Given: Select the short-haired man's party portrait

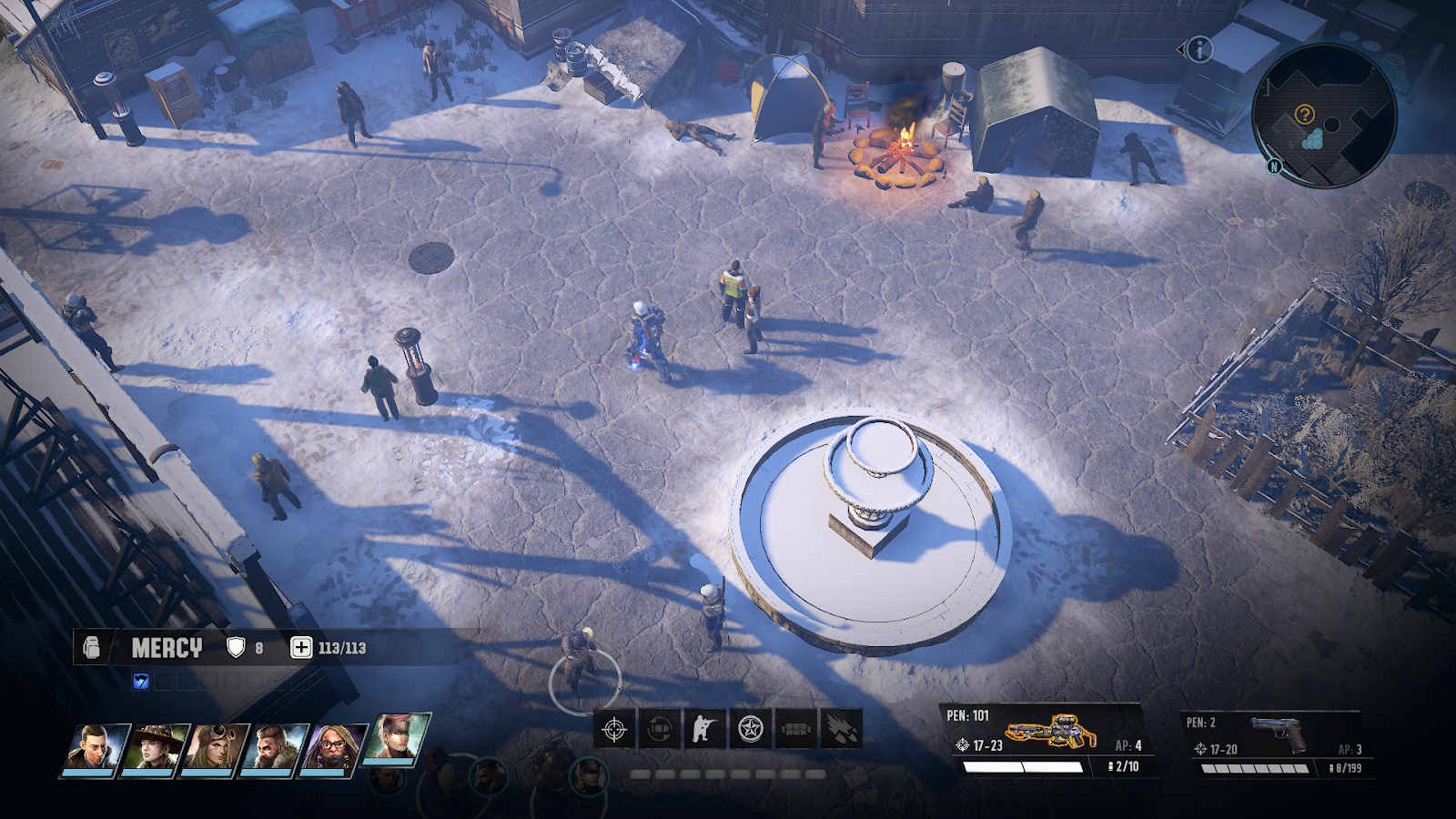Looking at the screenshot, I should pos(95,750).
